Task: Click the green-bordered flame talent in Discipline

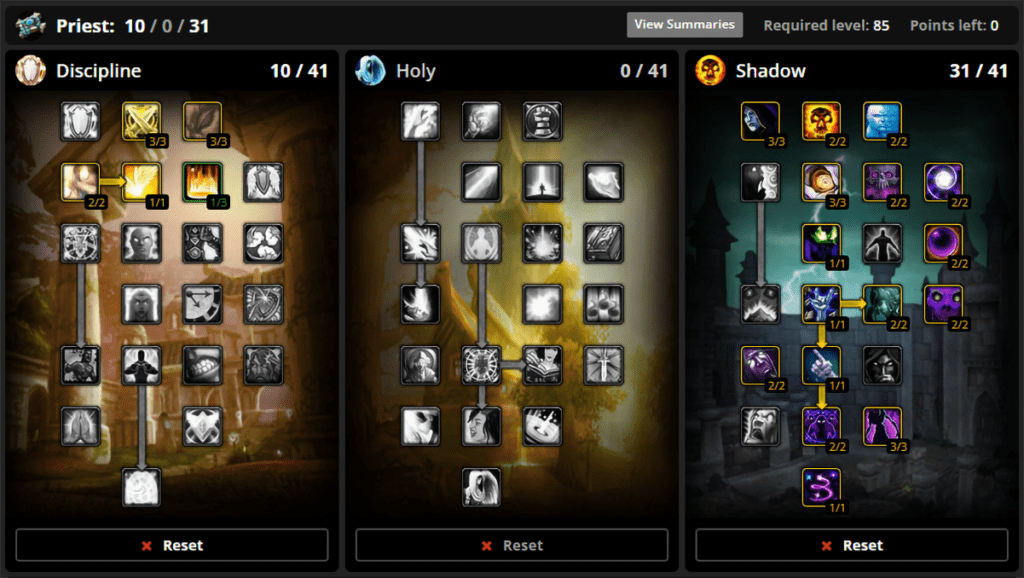Action: coord(202,182)
